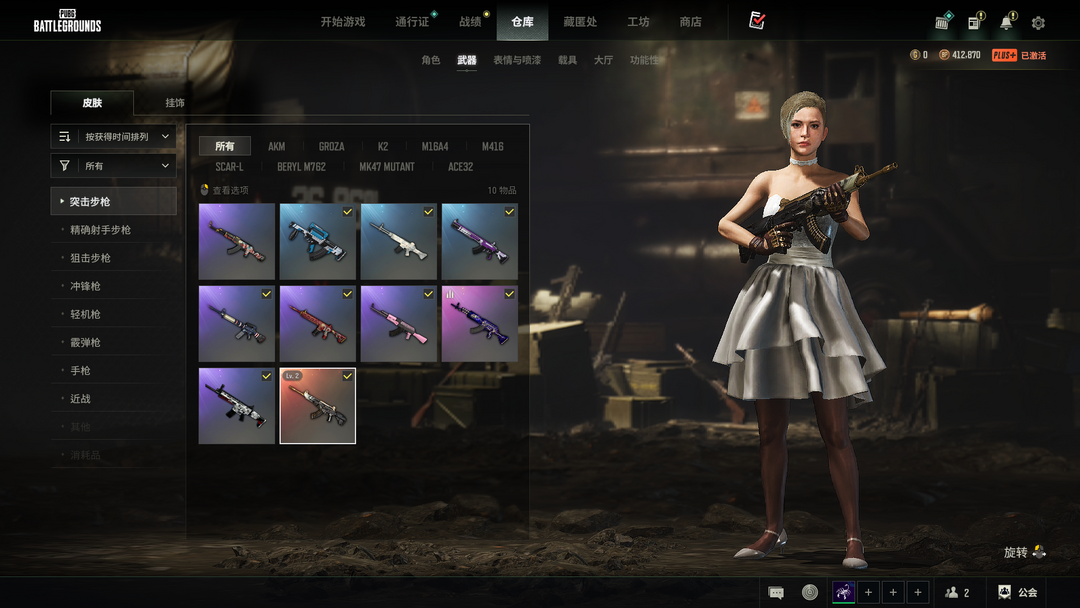The width and height of the screenshot is (1080, 608).
Task: Filter skins by BERYL M762
Action: click(x=301, y=167)
